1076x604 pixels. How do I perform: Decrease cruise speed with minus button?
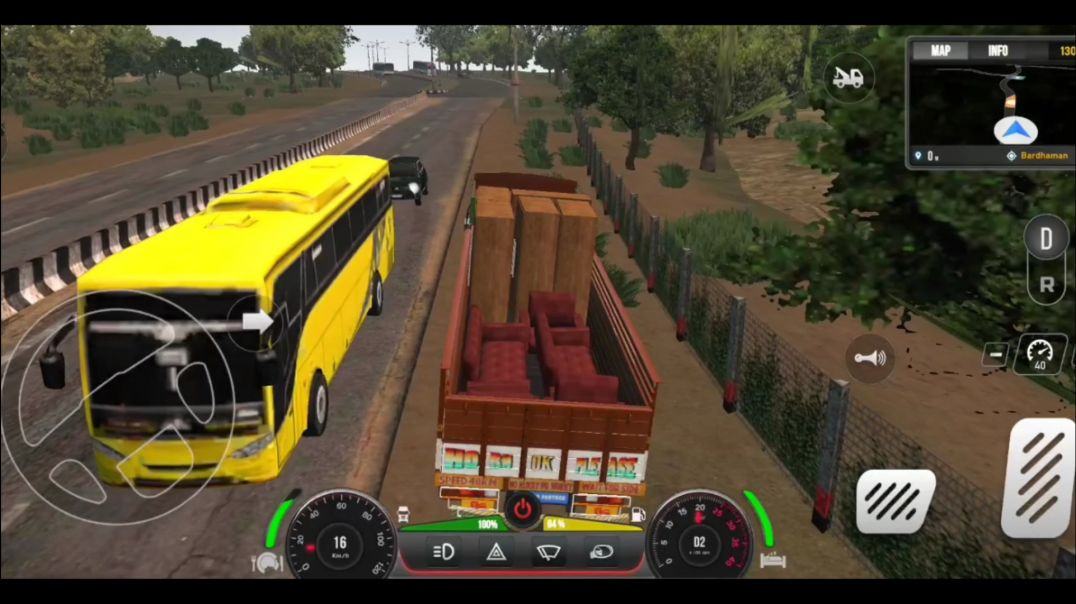coord(995,355)
